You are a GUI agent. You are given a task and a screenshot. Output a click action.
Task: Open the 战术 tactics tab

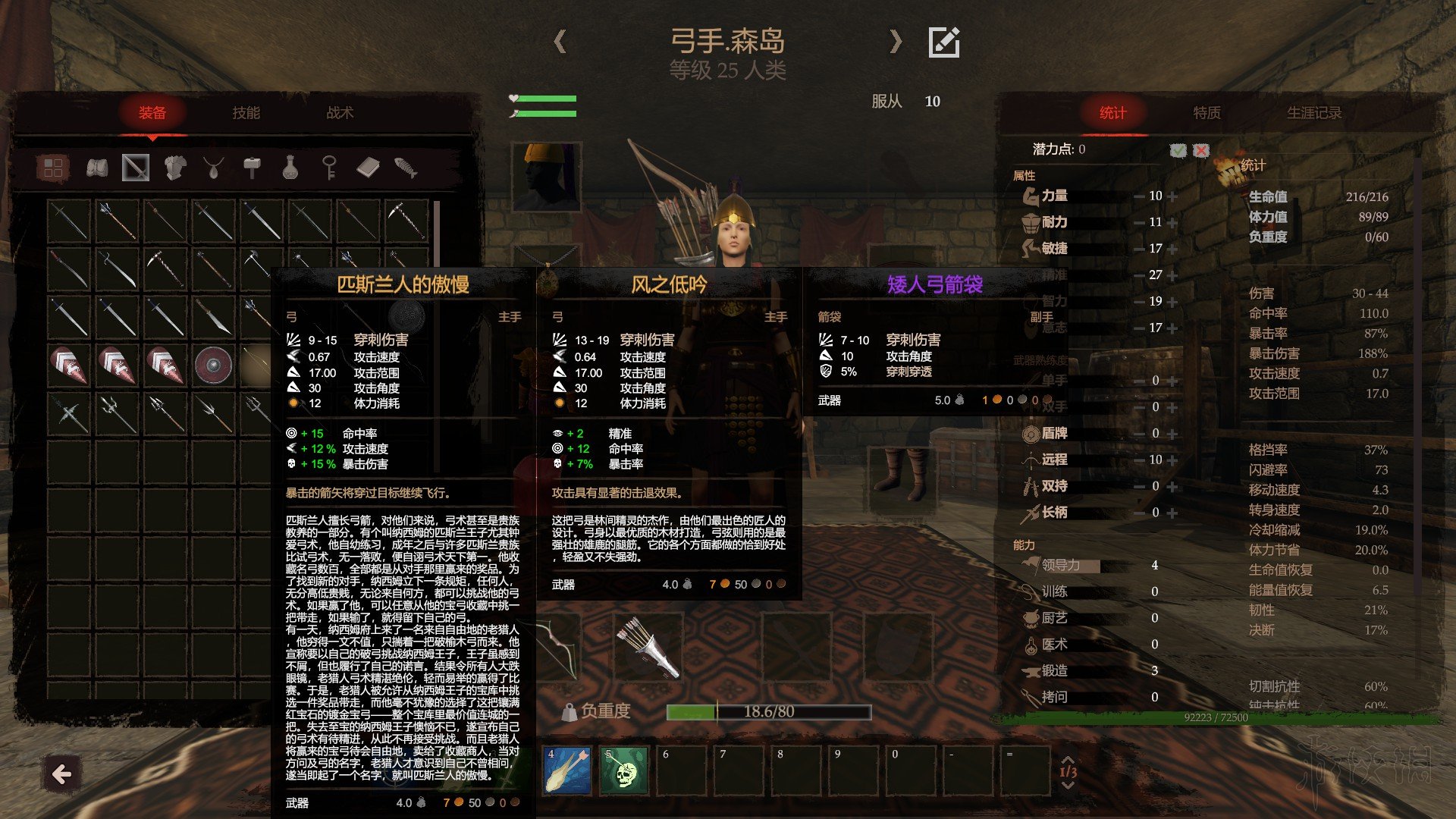pos(340,113)
